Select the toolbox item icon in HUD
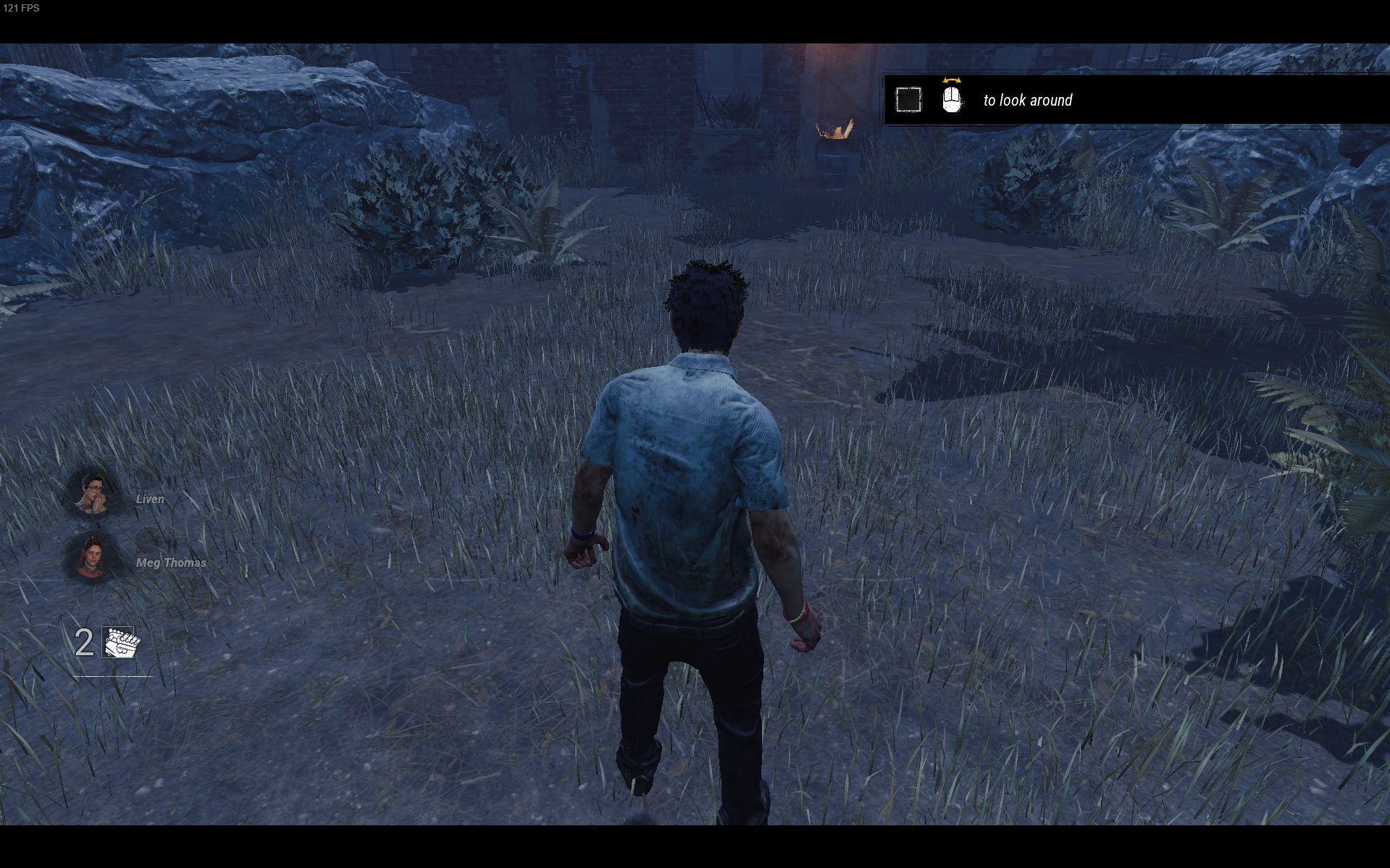The image size is (1390, 868). (120, 643)
